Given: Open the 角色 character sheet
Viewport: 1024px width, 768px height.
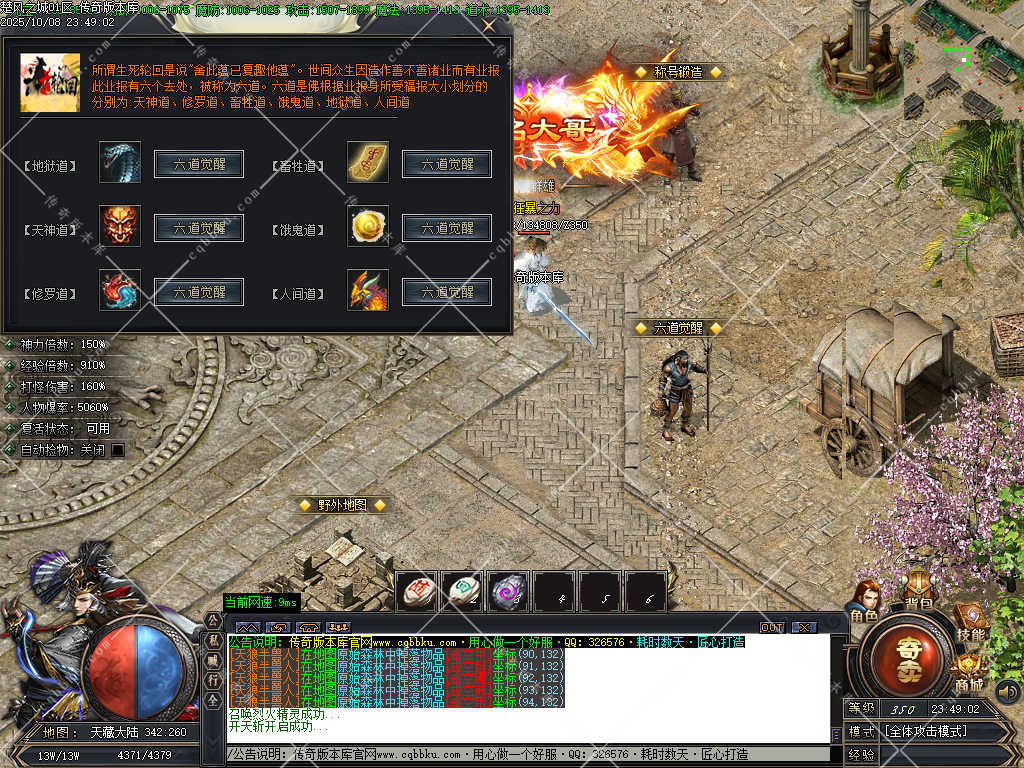Looking at the screenshot, I should [x=866, y=600].
